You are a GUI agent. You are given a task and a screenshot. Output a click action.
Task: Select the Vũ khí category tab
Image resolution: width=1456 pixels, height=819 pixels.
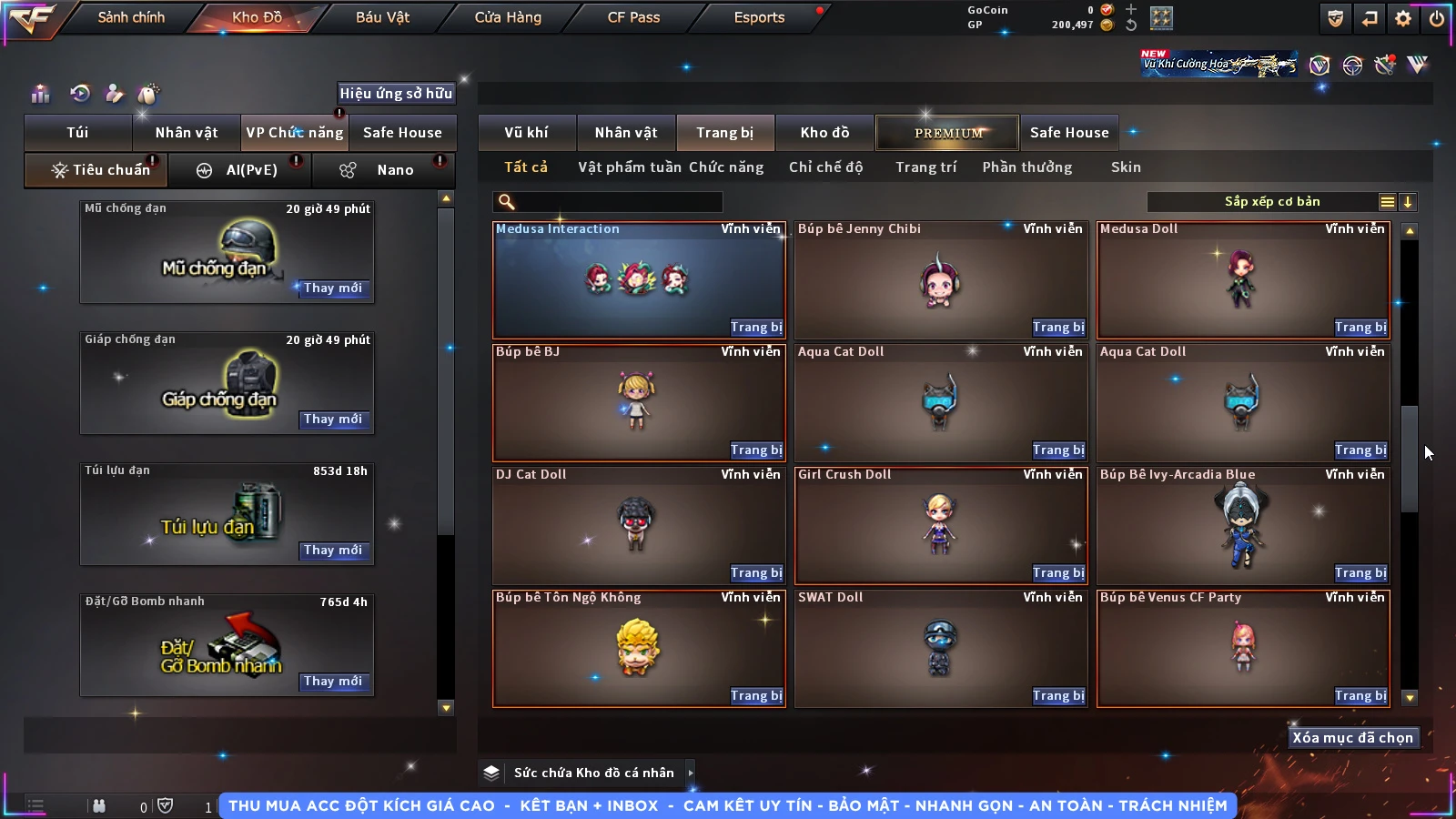coord(526,133)
